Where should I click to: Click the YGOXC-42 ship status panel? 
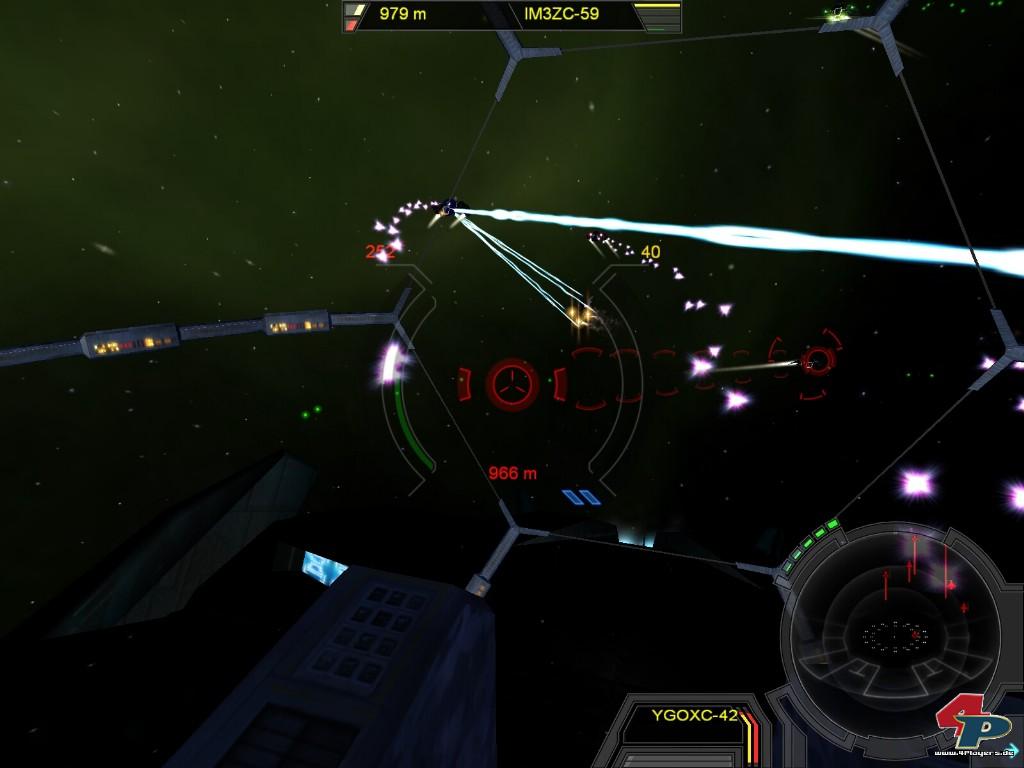point(694,716)
